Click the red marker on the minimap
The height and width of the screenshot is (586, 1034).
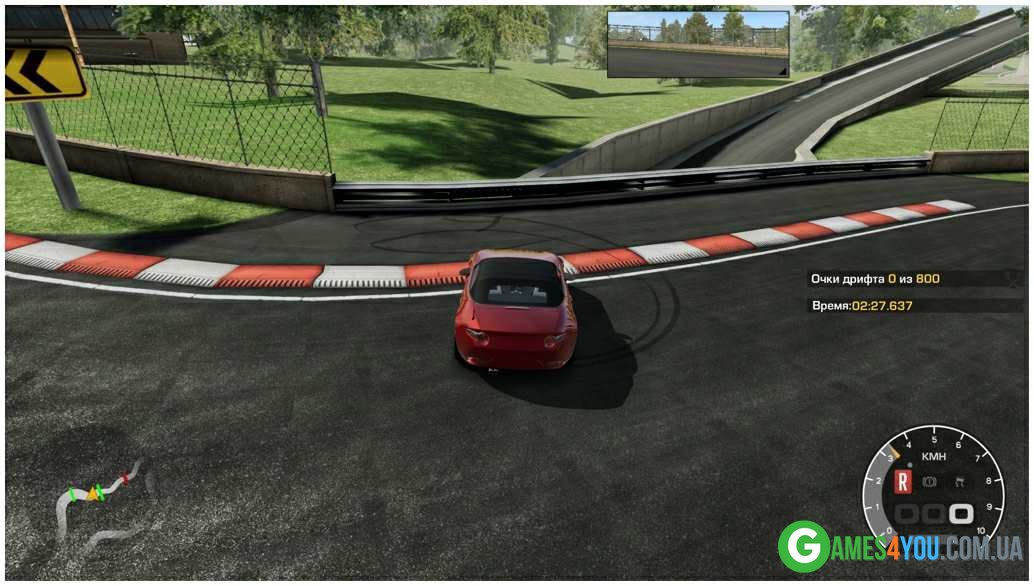[x=125, y=476]
